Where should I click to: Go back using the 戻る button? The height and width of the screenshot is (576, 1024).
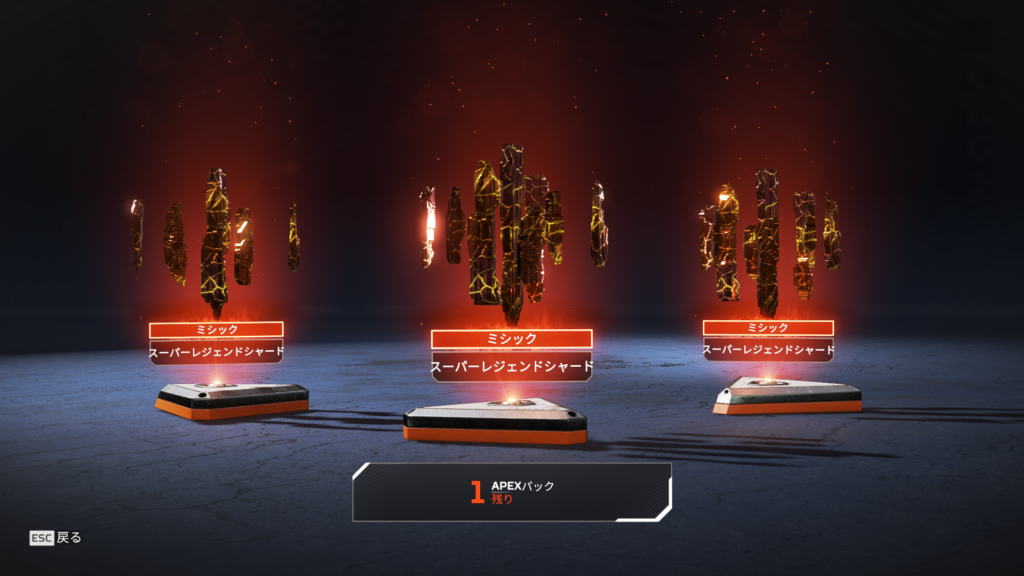coord(56,538)
